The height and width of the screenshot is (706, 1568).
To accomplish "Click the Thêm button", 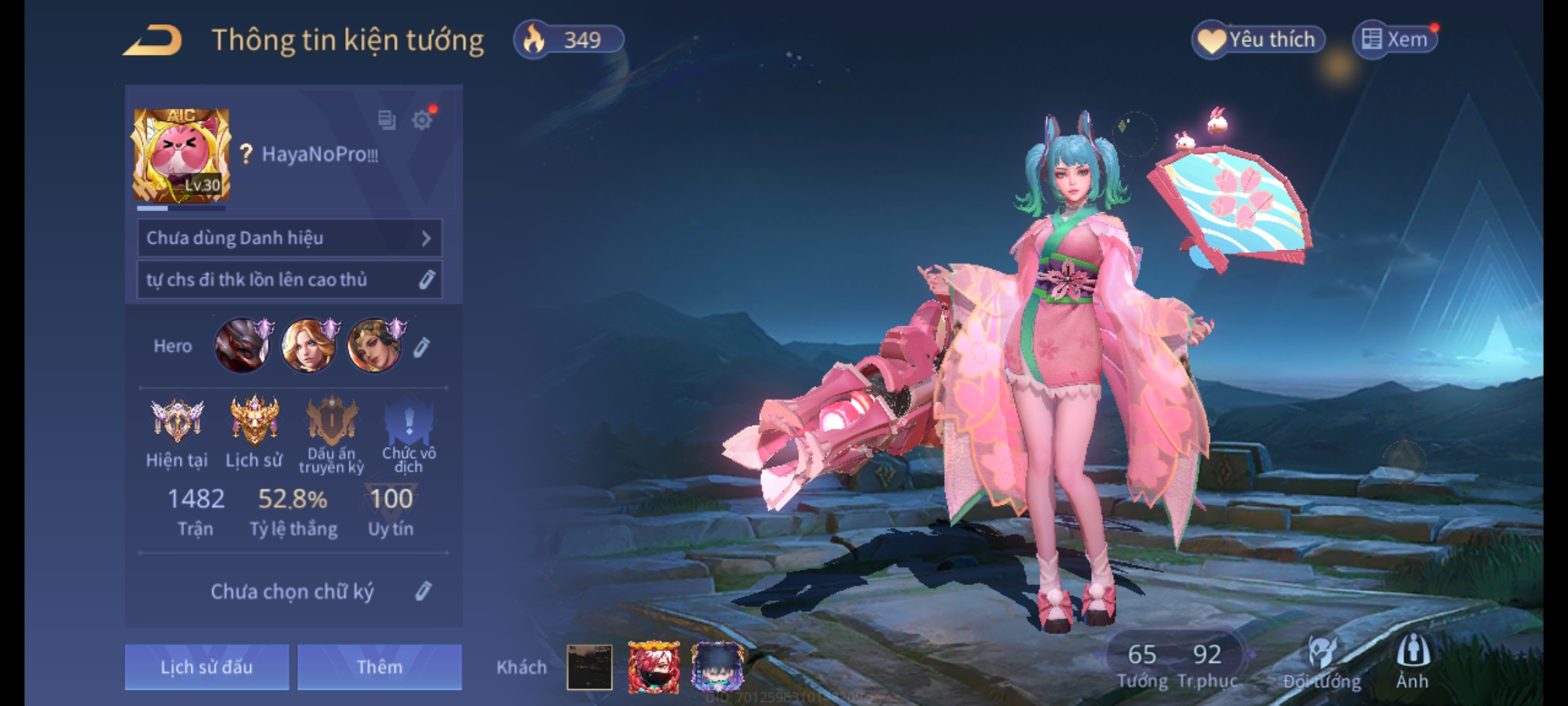I will [380, 667].
